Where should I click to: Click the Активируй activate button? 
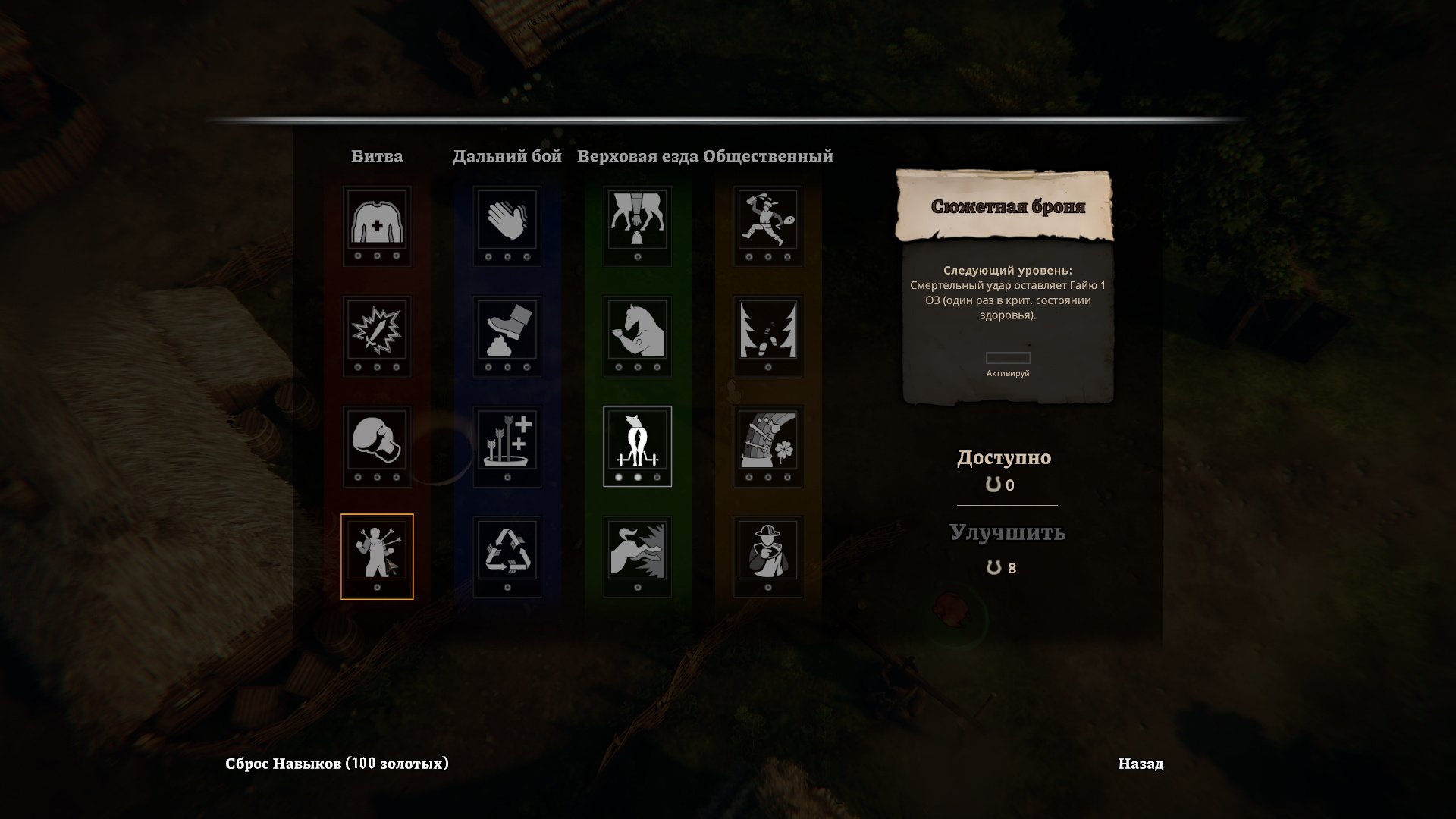click(x=1008, y=359)
